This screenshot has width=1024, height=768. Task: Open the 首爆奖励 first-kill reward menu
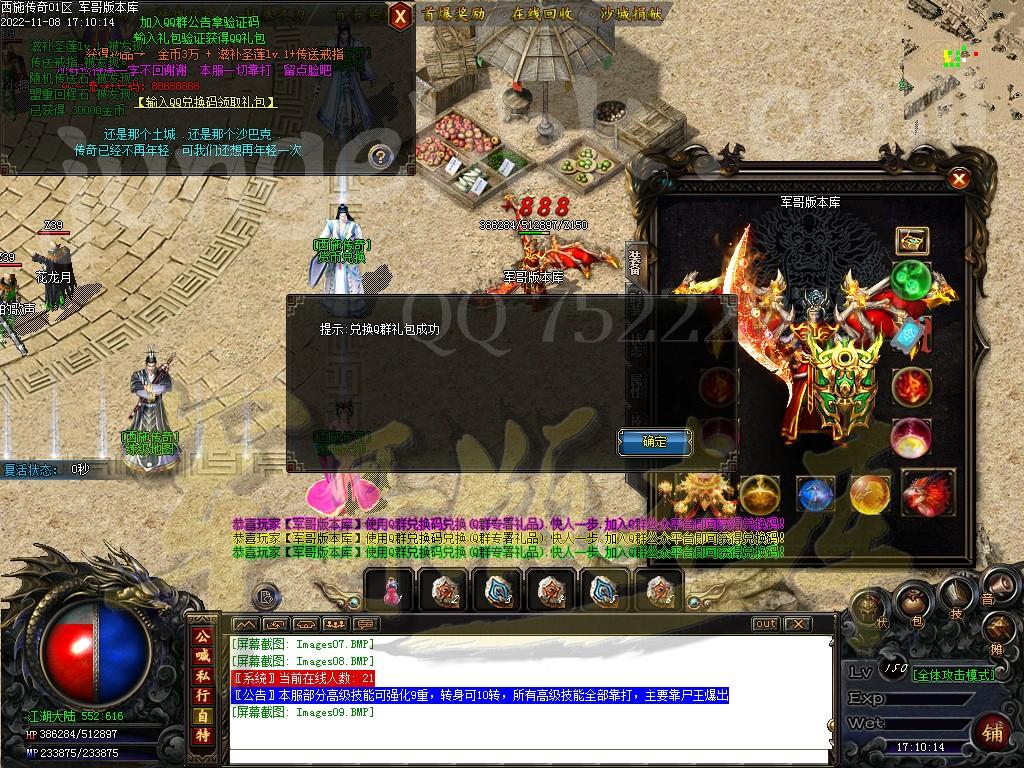click(455, 14)
